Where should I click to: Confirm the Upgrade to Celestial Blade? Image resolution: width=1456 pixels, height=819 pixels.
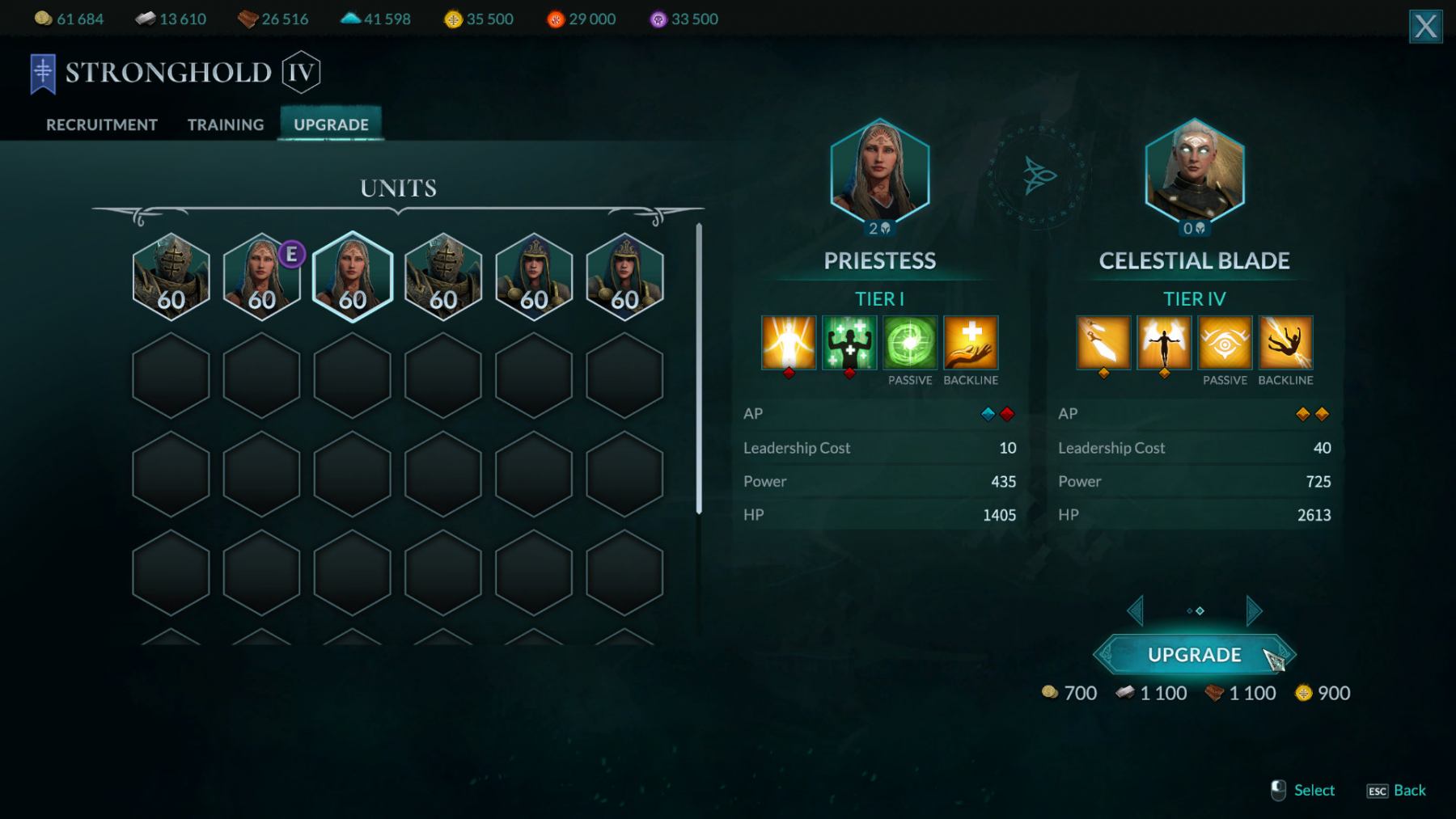coord(1194,655)
